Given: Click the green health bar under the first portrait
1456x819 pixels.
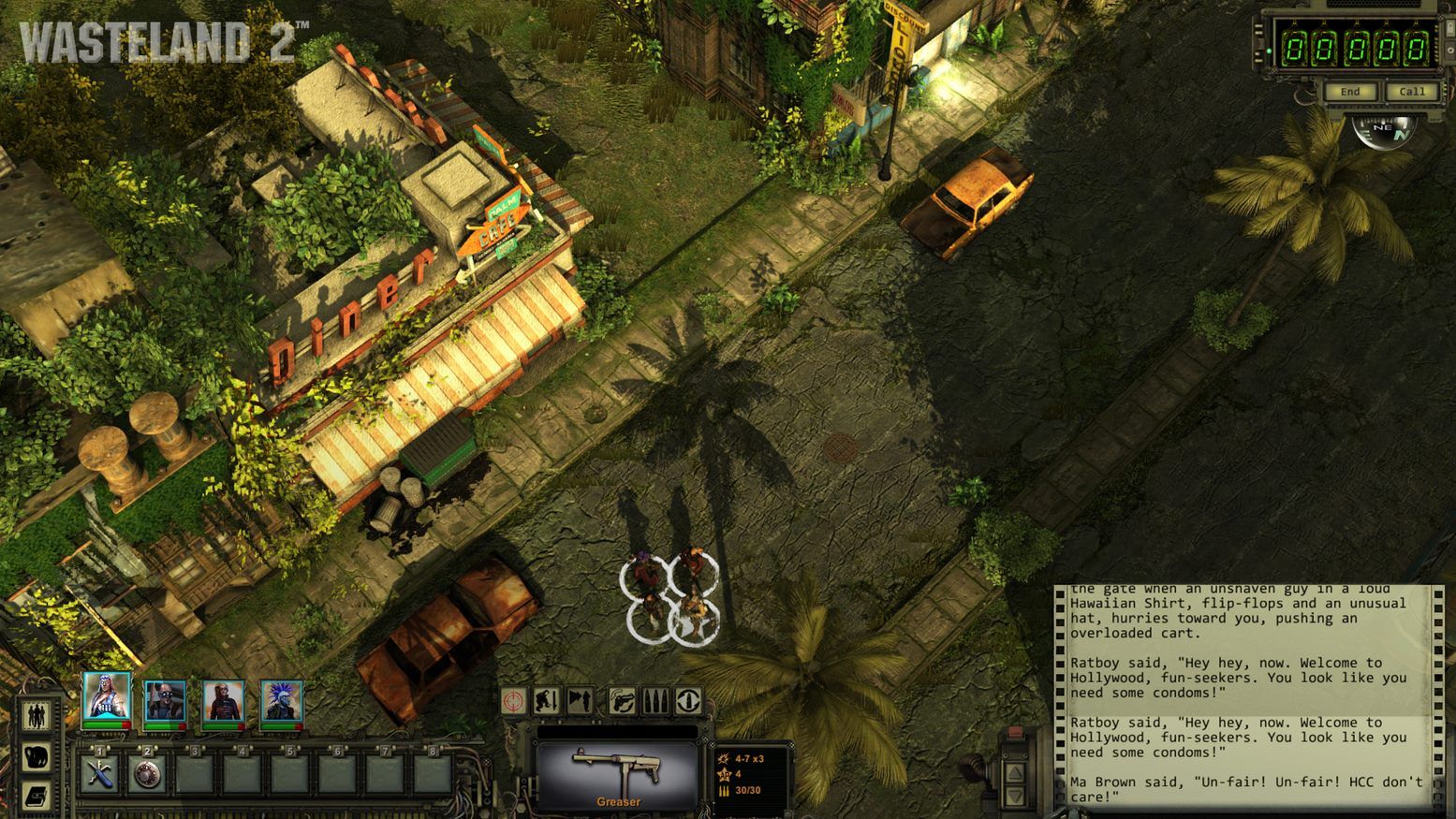Looking at the screenshot, I should click(102, 725).
